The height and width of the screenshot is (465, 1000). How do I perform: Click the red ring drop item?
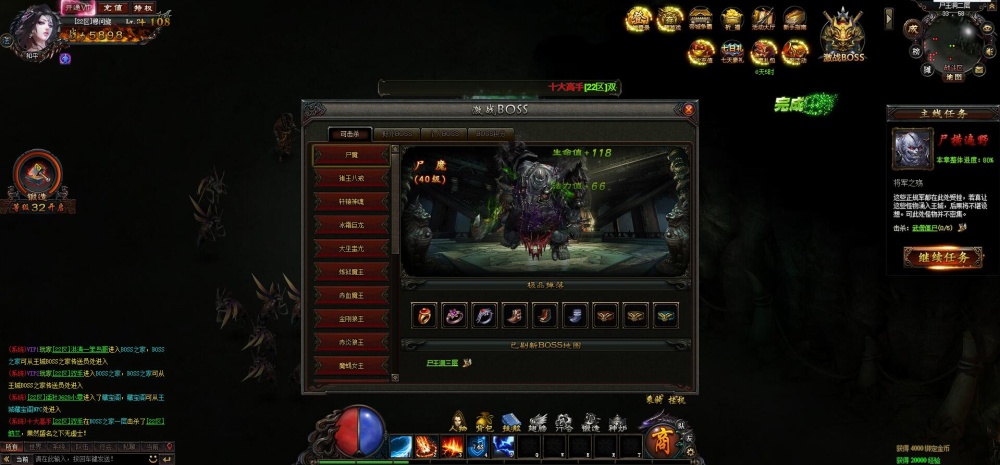[425, 315]
